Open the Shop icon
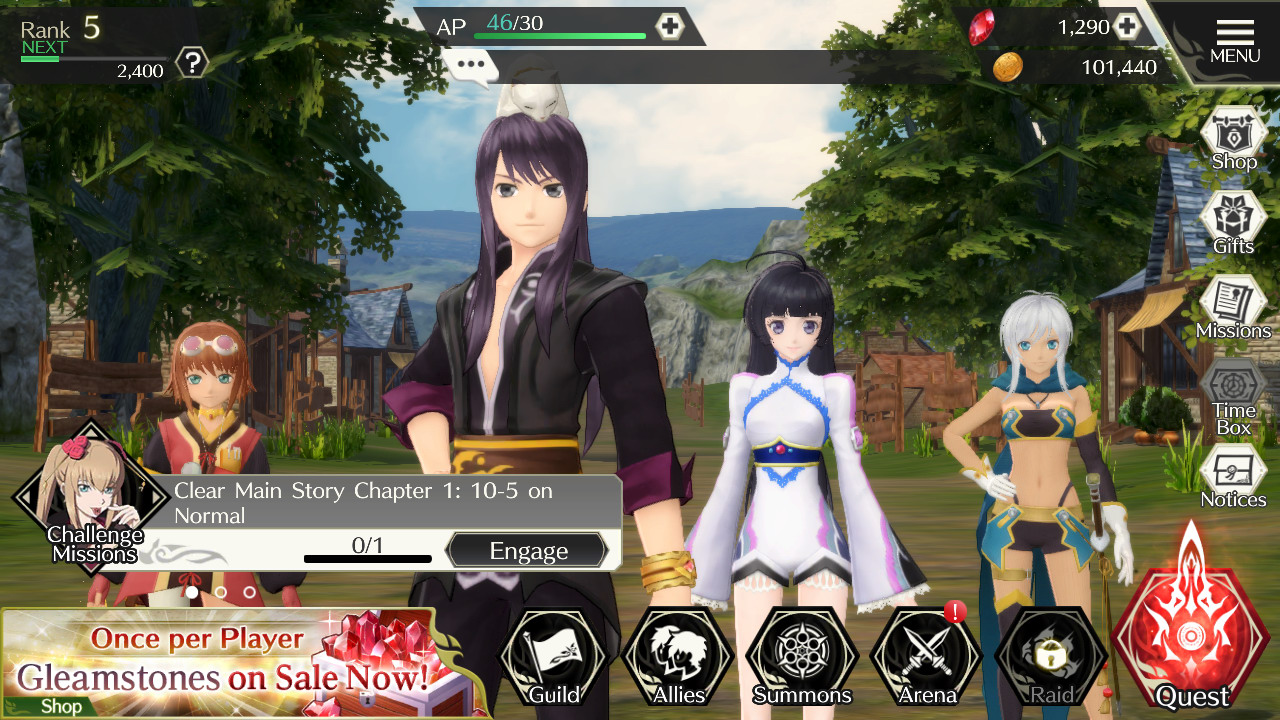The height and width of the screenshot is (720, 1280). 1233,139
